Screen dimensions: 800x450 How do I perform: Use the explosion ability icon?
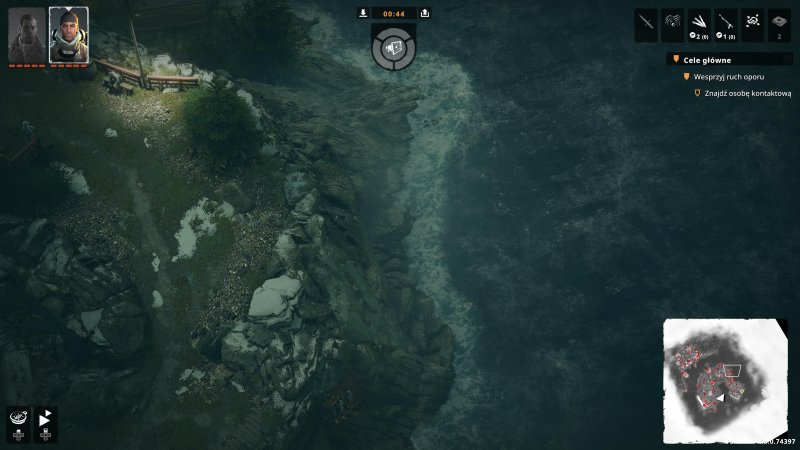point(753,22)
